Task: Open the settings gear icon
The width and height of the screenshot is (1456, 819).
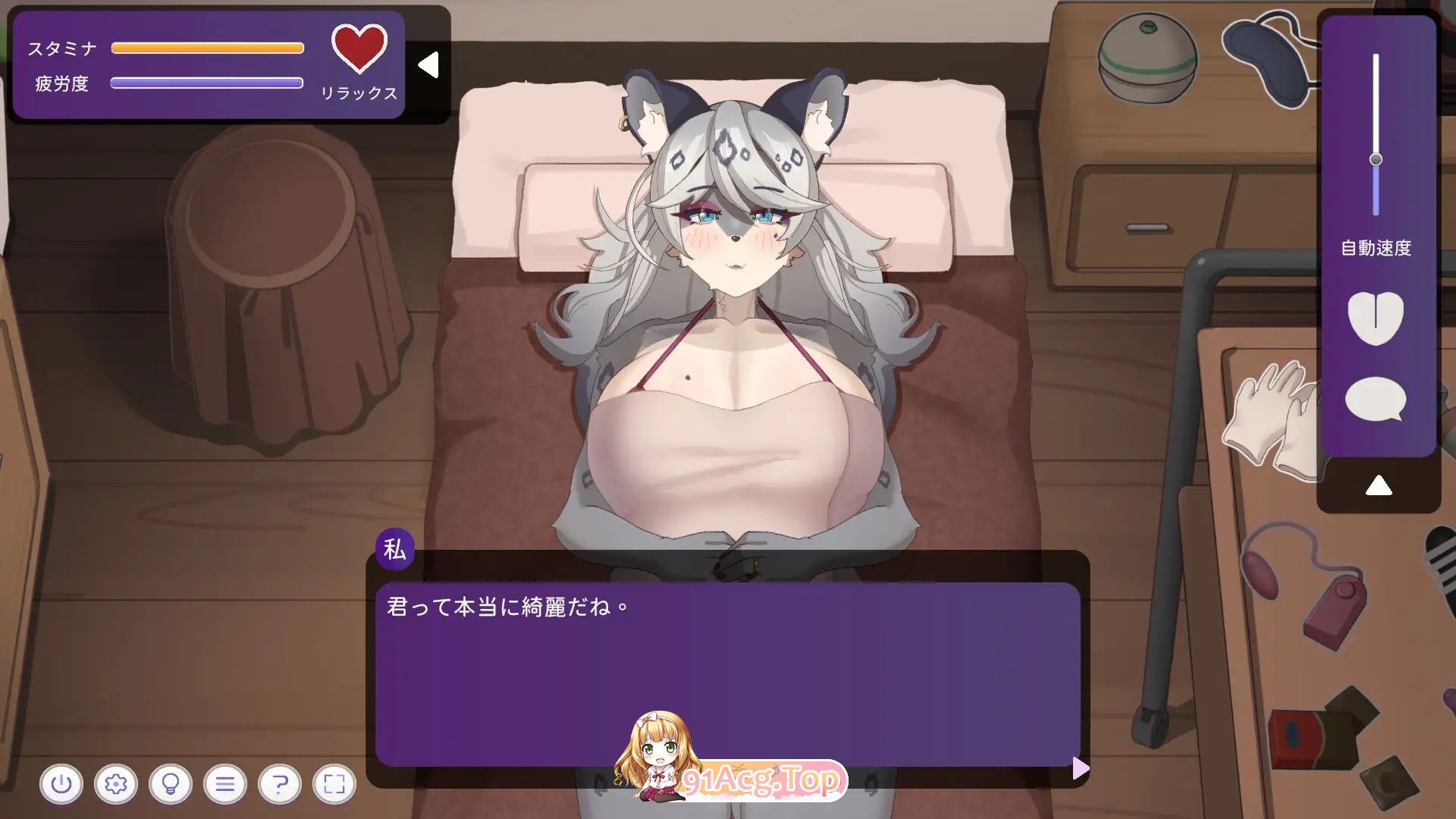Action: coord(117,783)
